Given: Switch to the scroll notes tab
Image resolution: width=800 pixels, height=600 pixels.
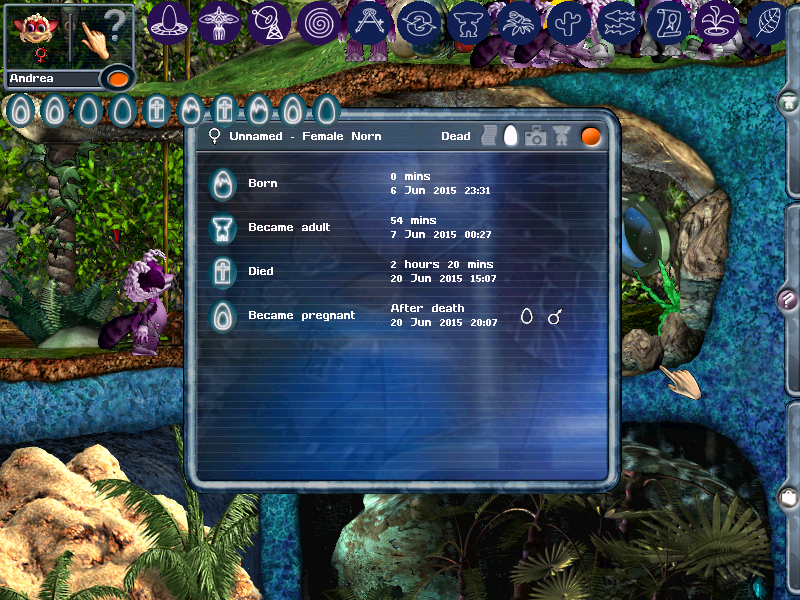Looking at the screenshot, I should pyautogui.click(x=490, y=136).
